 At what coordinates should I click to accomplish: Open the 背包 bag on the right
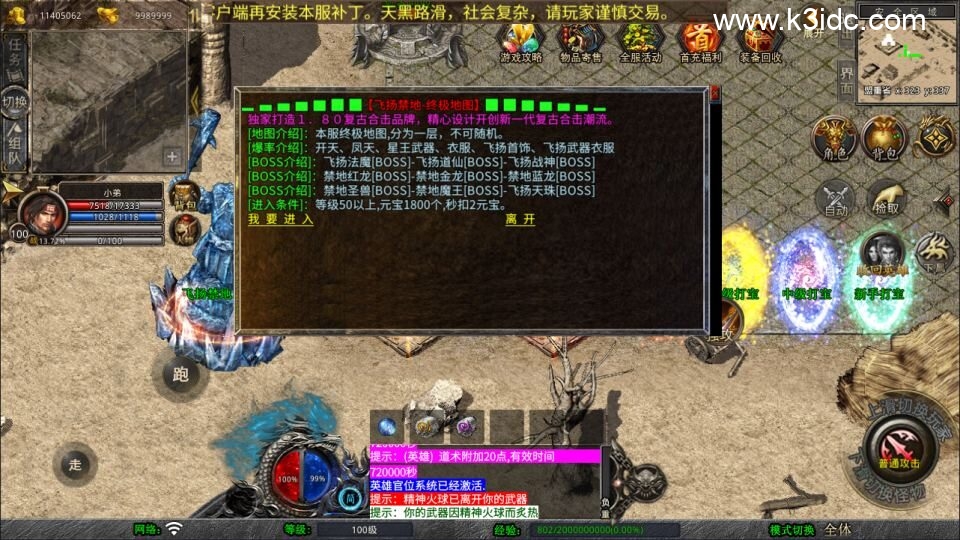tap(884, 139)
